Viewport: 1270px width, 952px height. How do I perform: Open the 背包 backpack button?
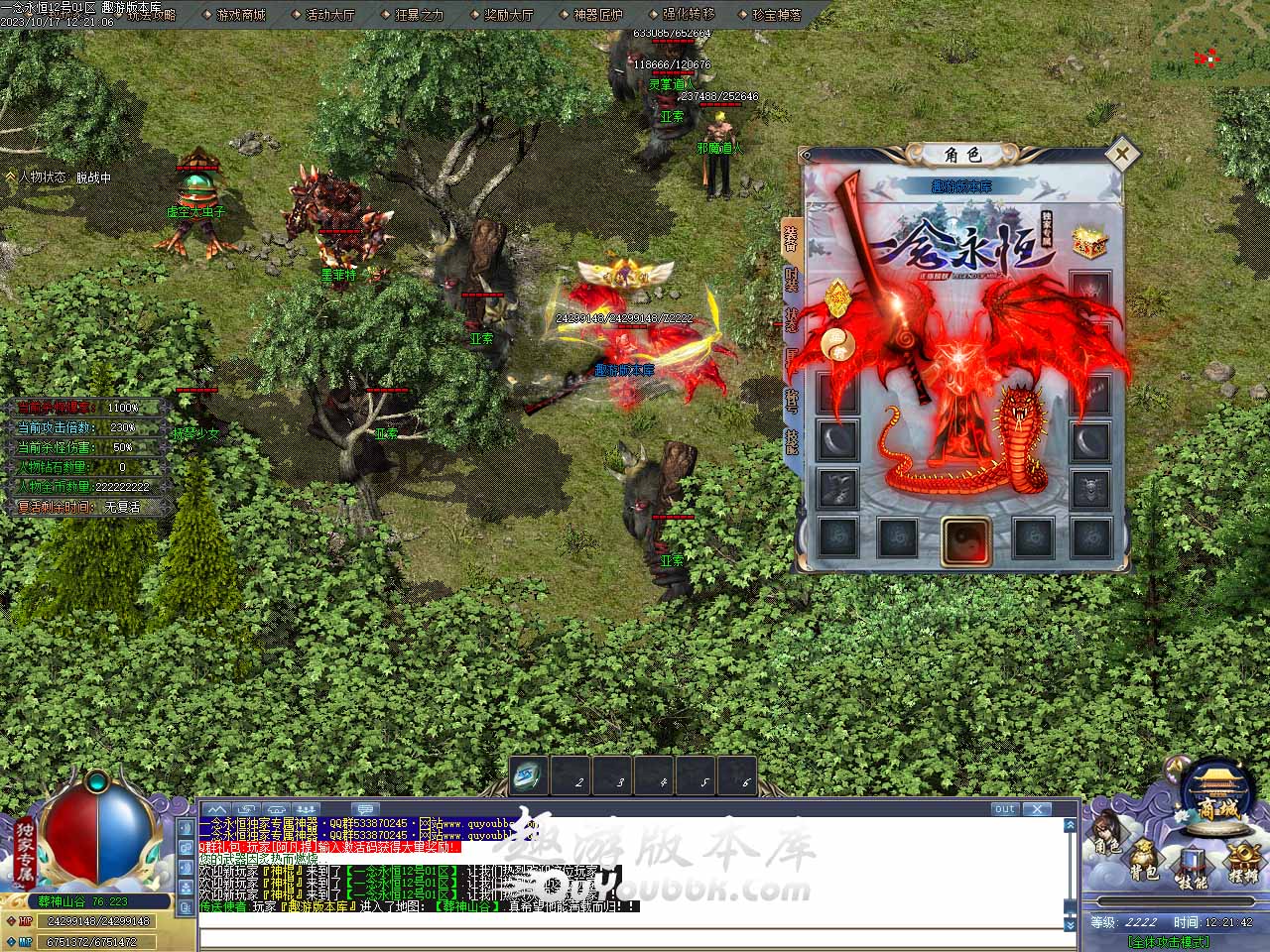click(x=1144, y=860)
